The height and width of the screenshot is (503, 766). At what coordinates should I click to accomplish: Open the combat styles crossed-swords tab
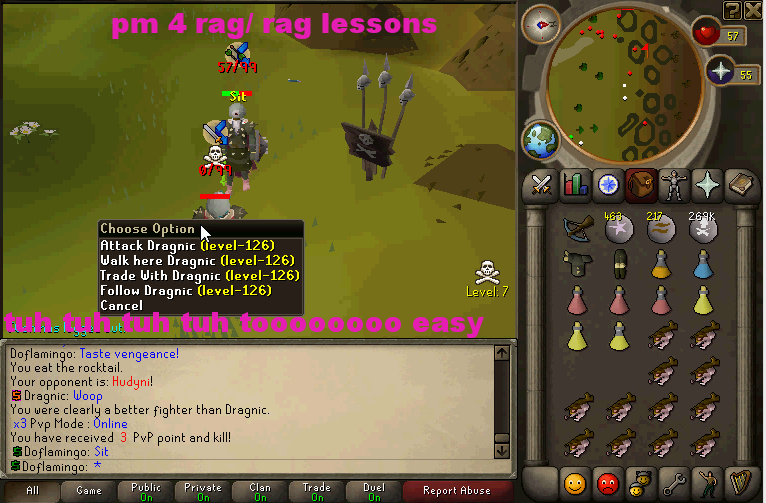(x=542, y=184)
